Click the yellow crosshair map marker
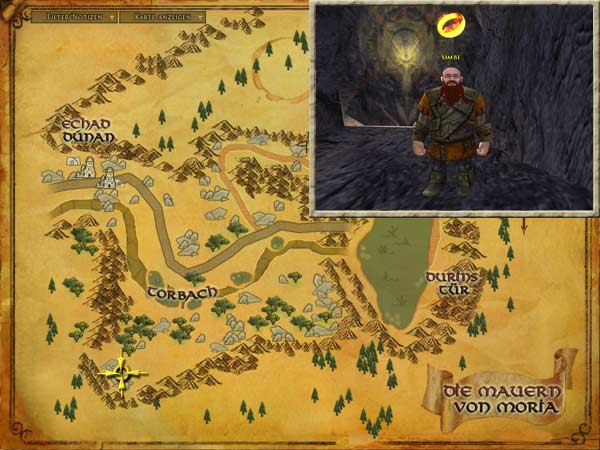Image resolution: width=600 pixels, height=450 pixels. coord(123,374)
